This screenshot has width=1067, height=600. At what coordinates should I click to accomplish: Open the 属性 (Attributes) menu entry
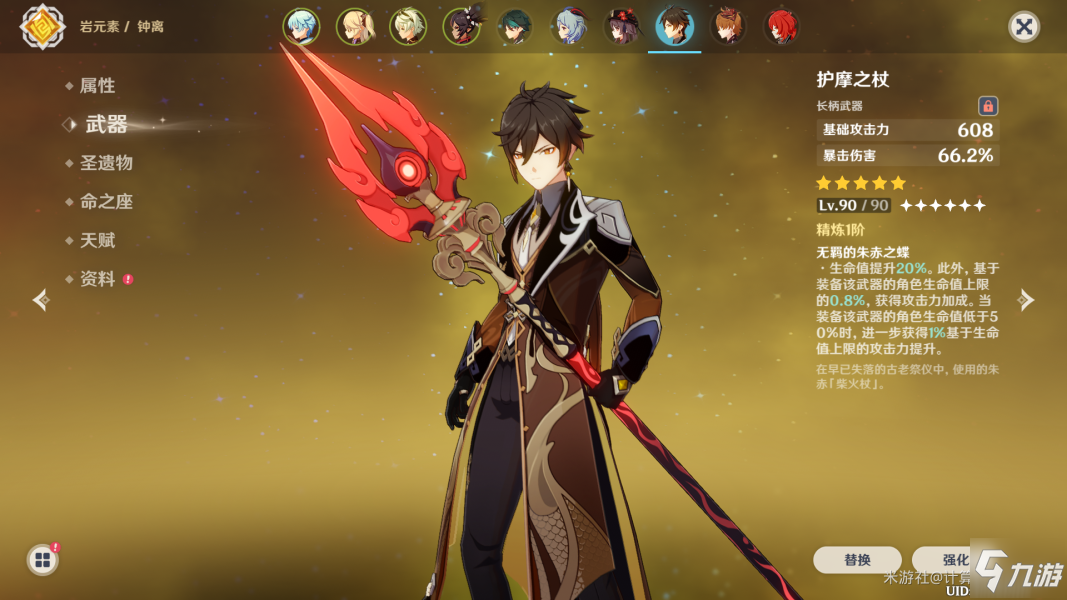click(97, 86)
